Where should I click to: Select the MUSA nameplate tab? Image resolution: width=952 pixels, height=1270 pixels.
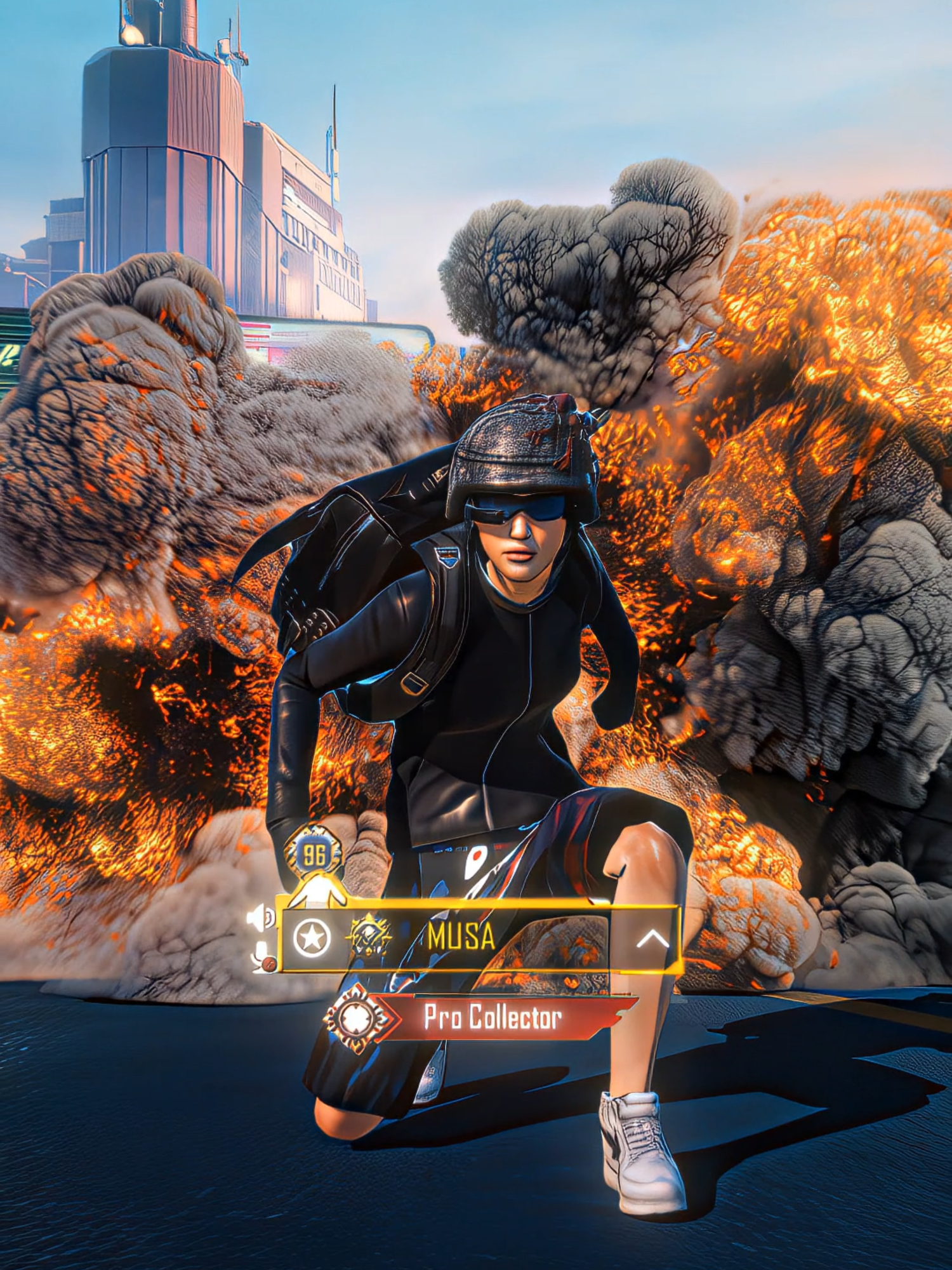pyautogui.click(x=461, y=935)
